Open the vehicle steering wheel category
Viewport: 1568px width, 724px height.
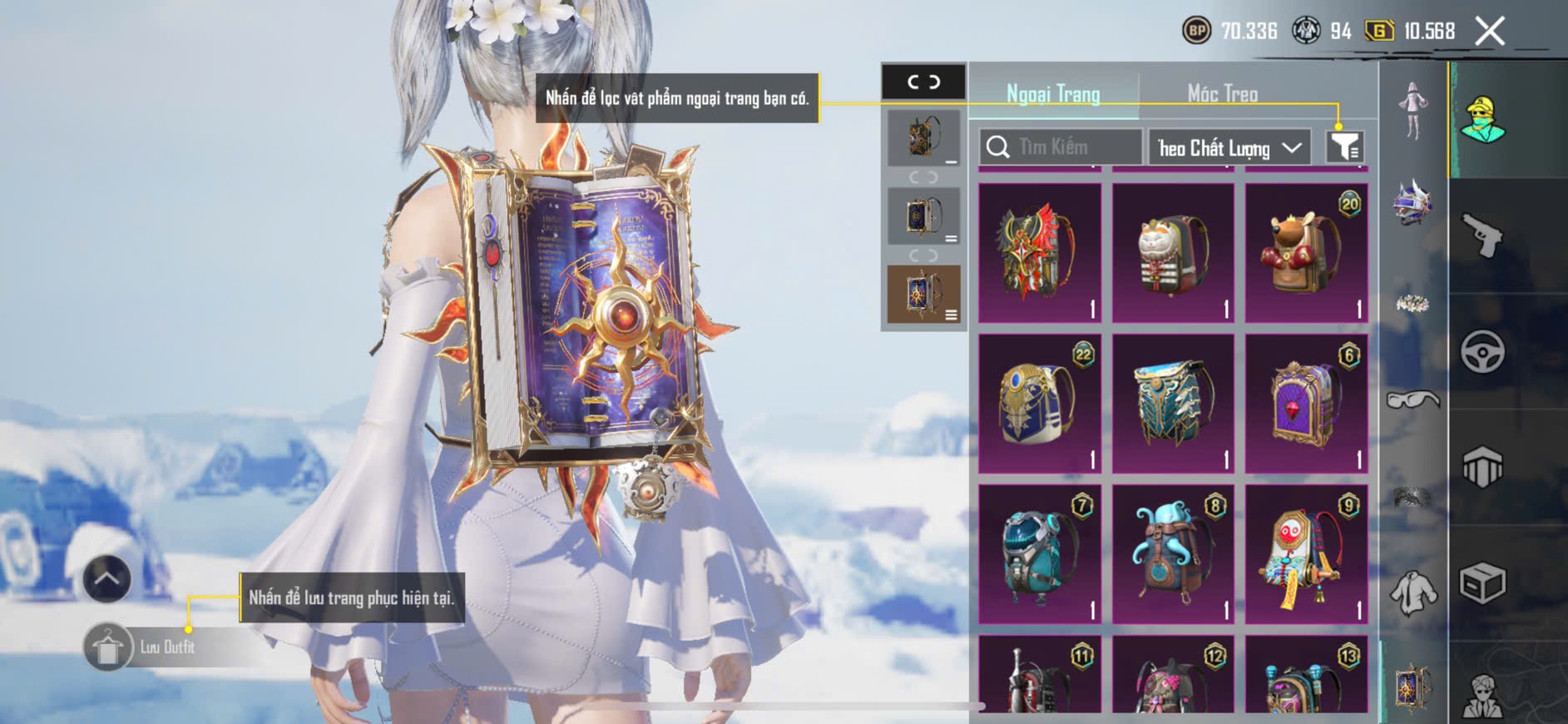coord(1482,352)
